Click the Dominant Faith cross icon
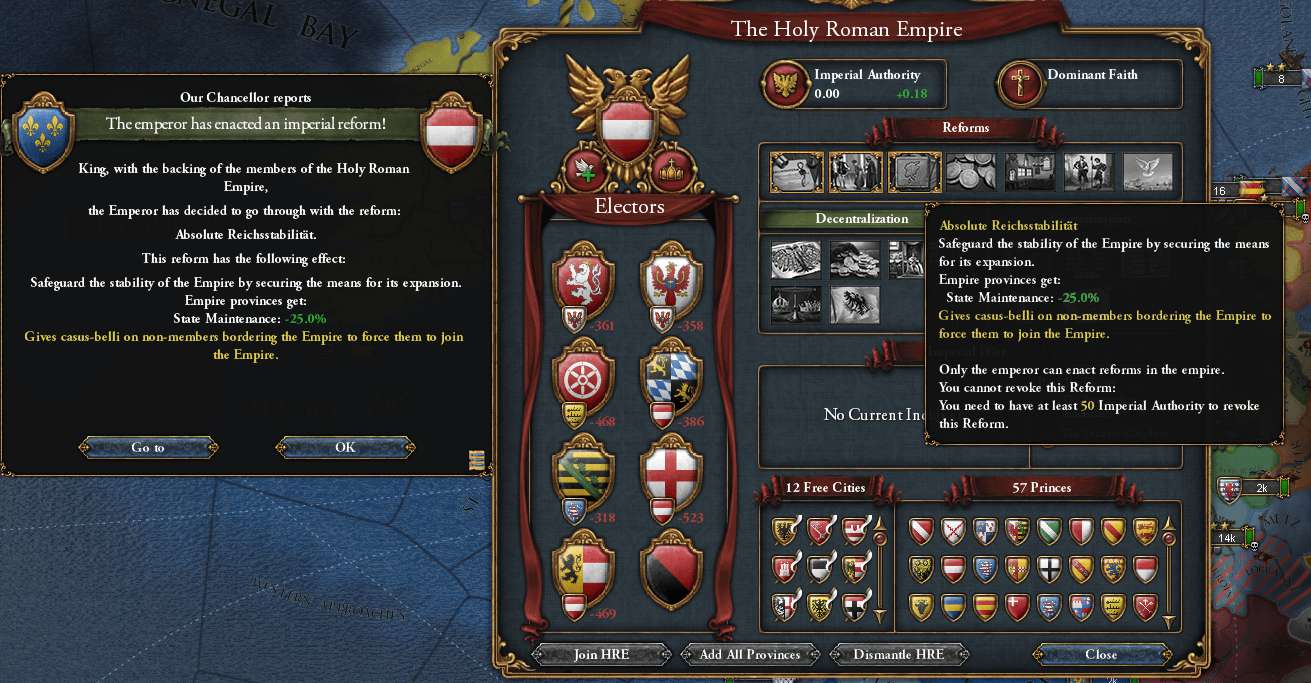The width and height of the screenshot is (1311, 683). [x=1022, y=84]
